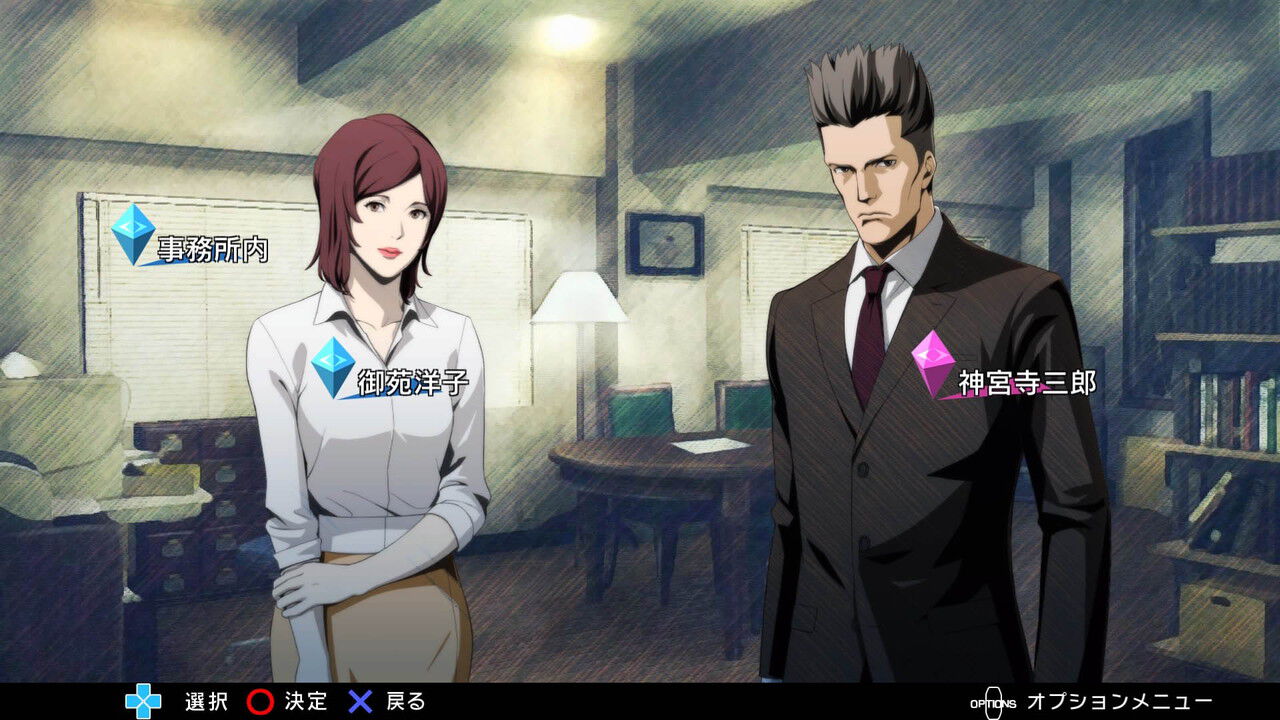
Task: Confirm with the 決定 action
Action: (x=262, y=702)
